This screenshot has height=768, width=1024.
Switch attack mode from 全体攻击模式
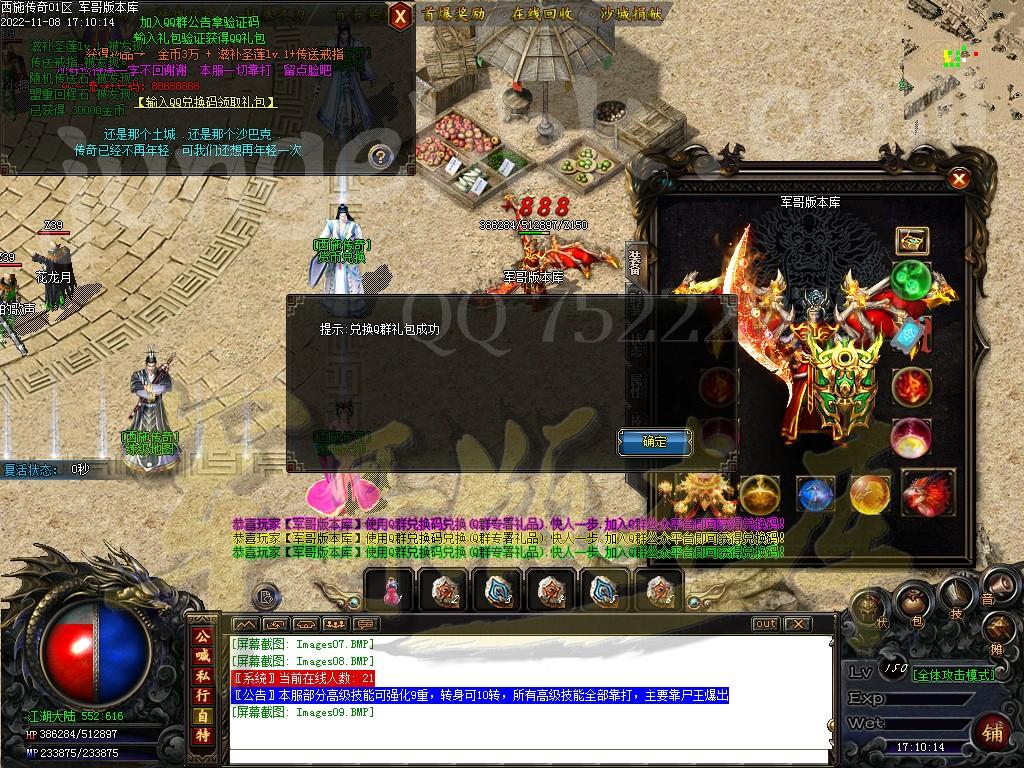click(953, 674)
